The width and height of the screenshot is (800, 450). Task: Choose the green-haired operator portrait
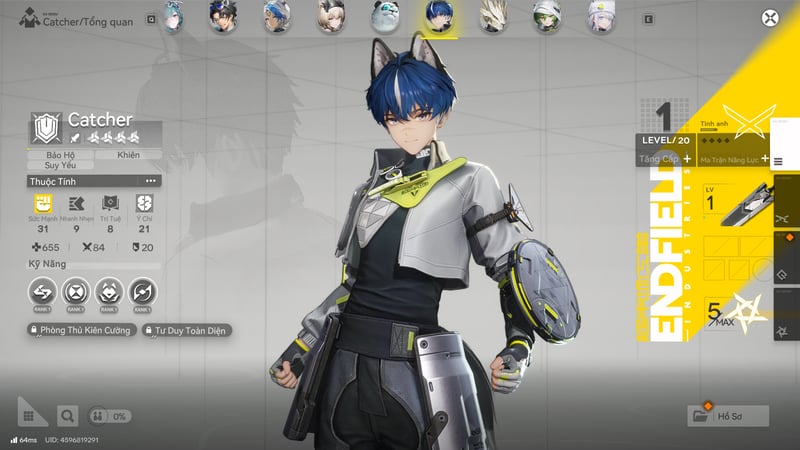coord(545,14)
